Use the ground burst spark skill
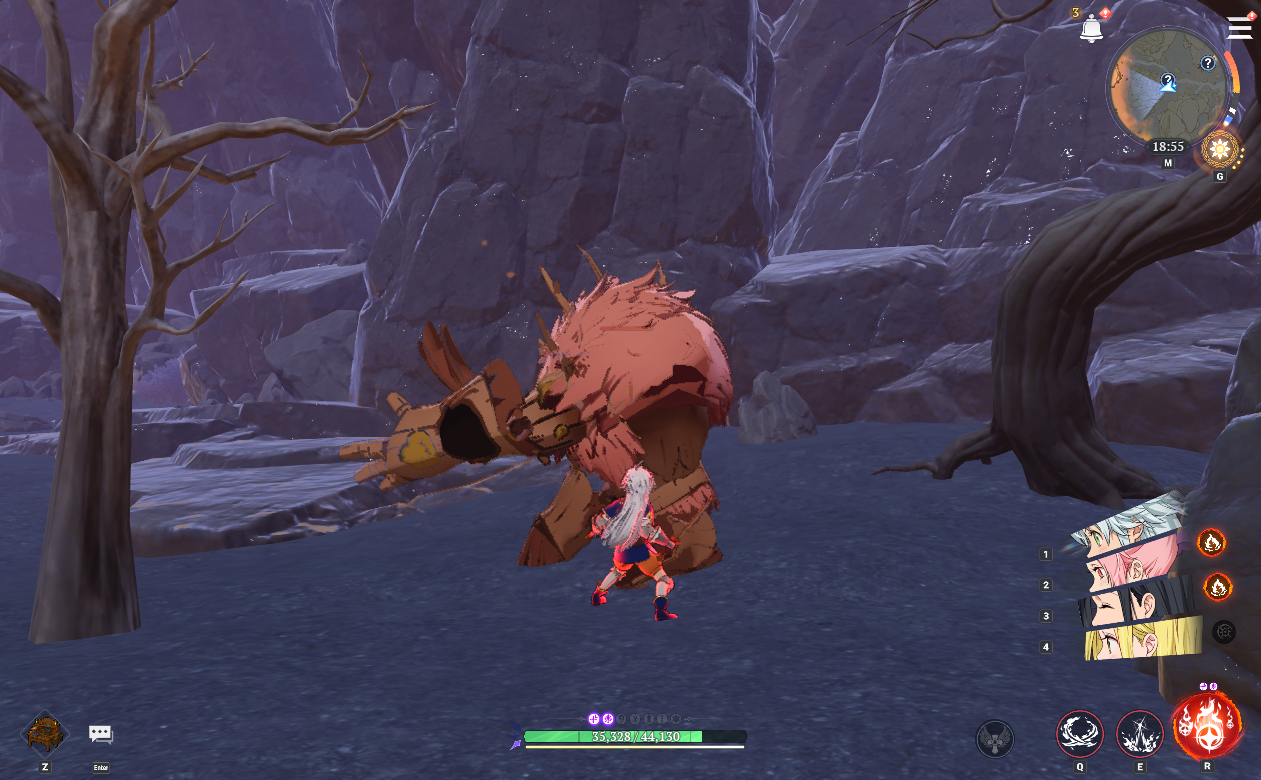Viewport: 1261px width, 780px height. point(1139,735)
